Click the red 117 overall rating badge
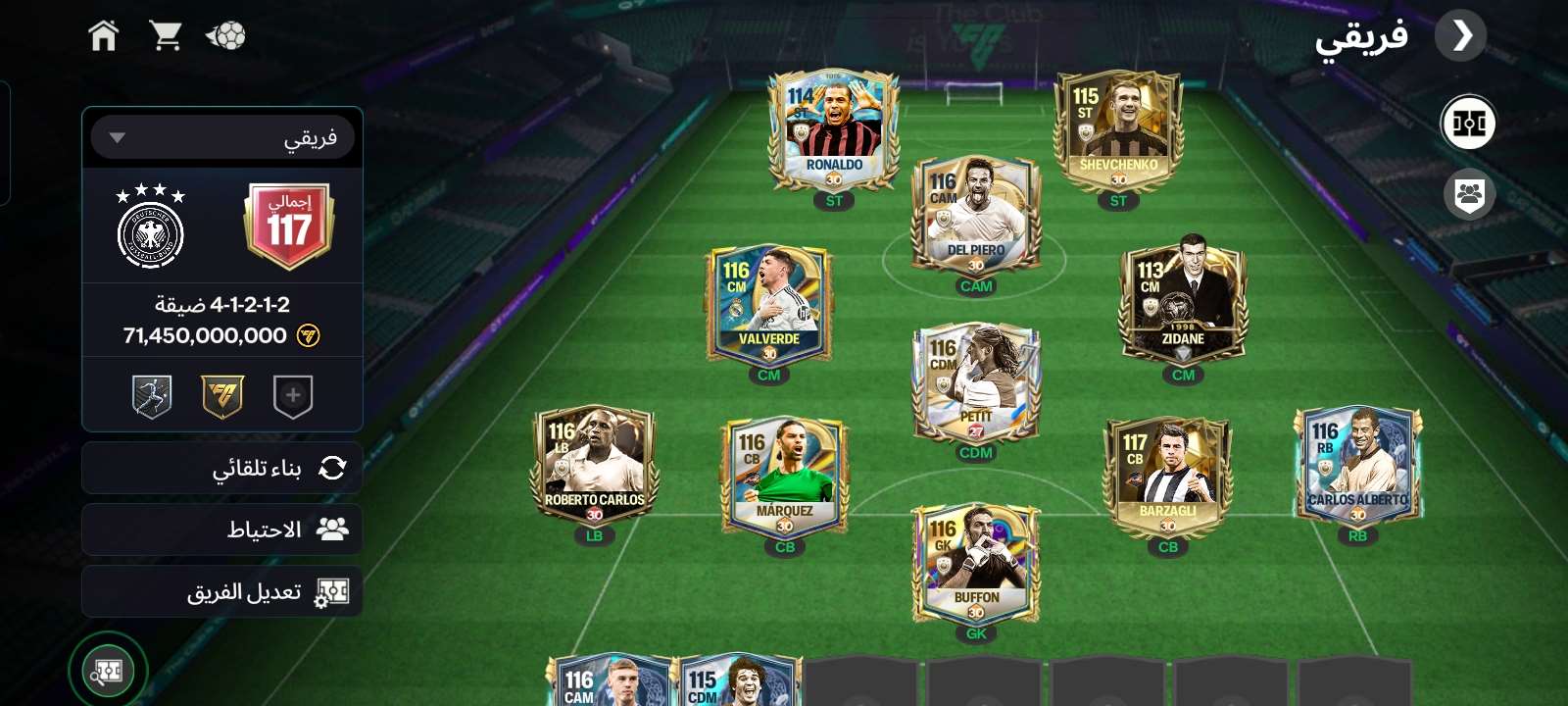Viewport: 1568px width, 706px height. 285,224
